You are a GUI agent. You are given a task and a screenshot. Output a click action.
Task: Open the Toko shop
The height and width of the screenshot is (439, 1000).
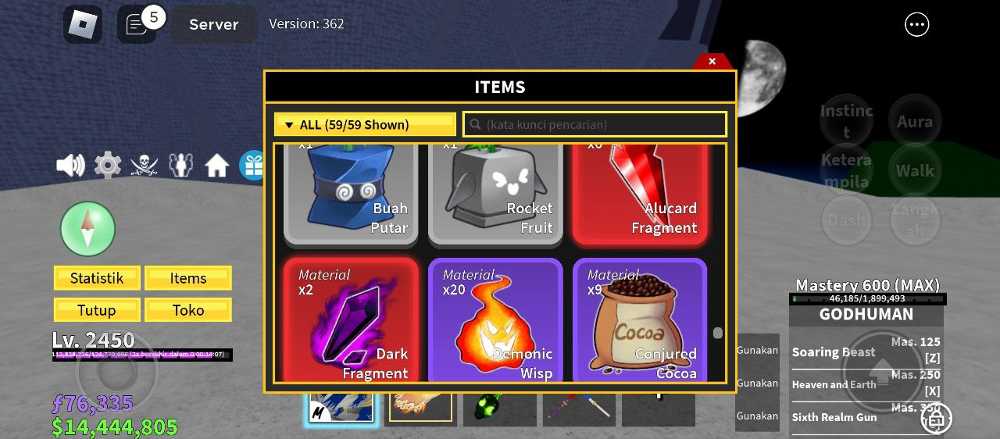[188, 310]
